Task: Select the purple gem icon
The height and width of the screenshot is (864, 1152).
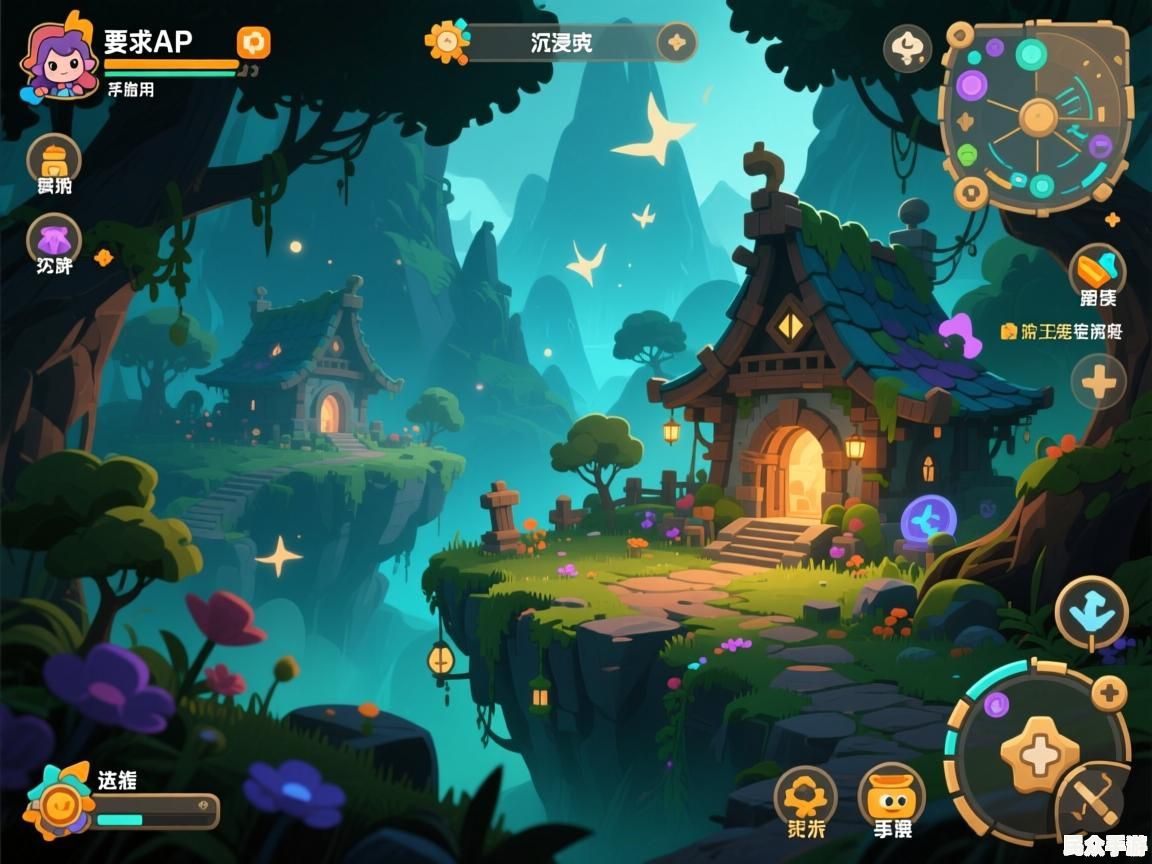Action: point(54,241)
